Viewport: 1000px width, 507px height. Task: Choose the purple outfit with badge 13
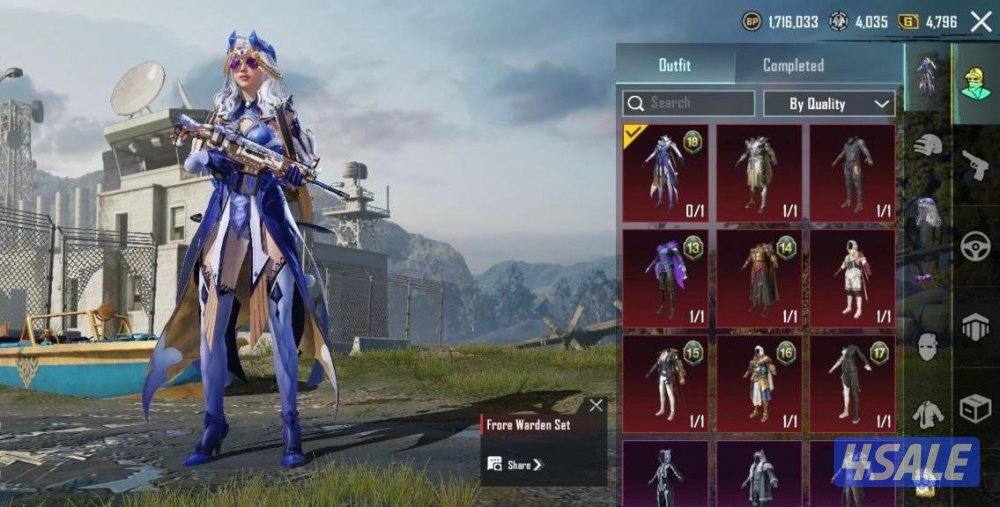[x=665, y=277]
